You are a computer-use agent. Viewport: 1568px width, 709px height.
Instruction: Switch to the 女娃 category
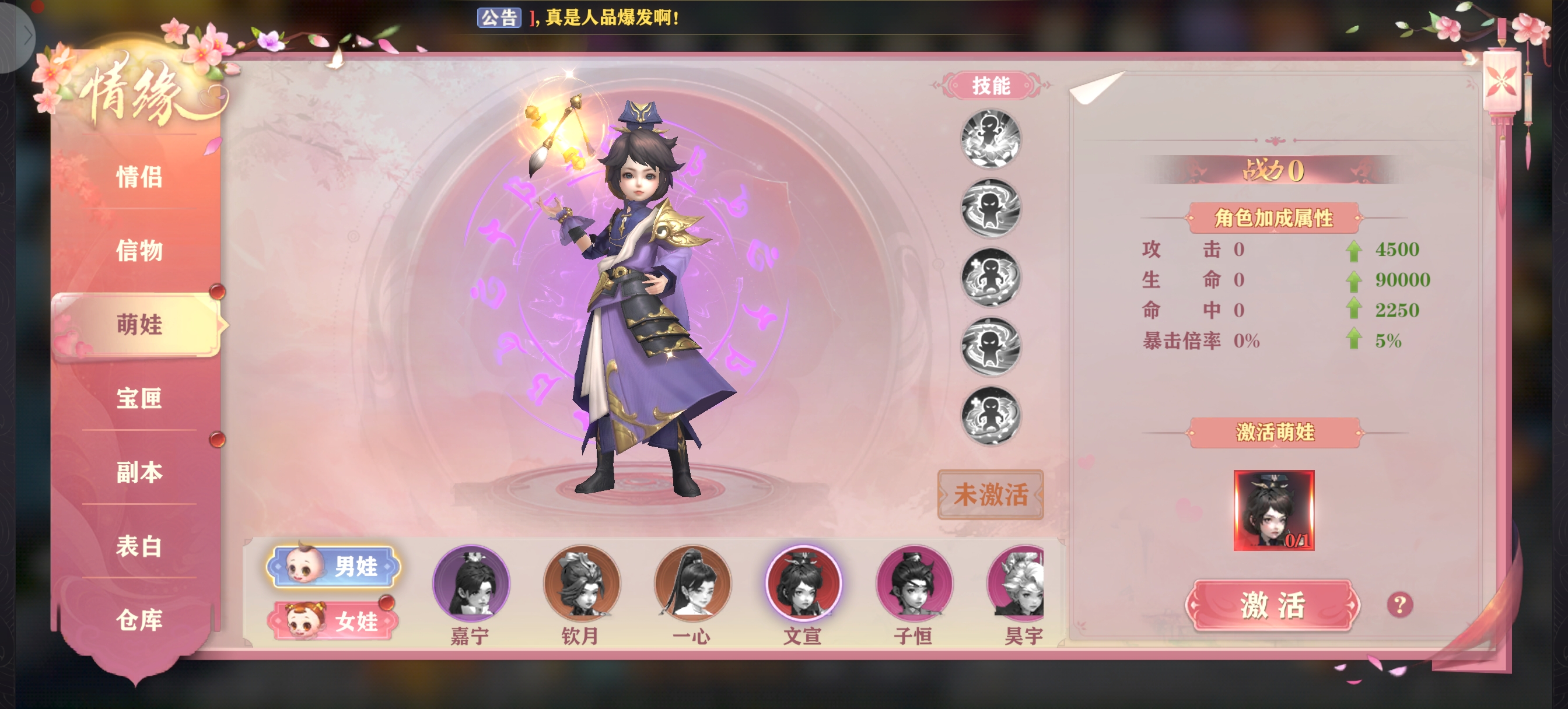(x=334, y=621)
